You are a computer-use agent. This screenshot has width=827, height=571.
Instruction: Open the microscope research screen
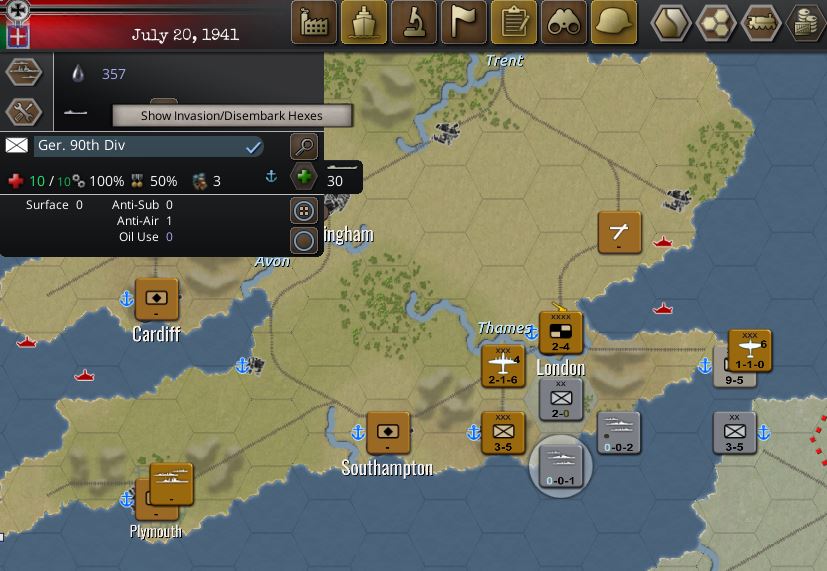[414, 22]
